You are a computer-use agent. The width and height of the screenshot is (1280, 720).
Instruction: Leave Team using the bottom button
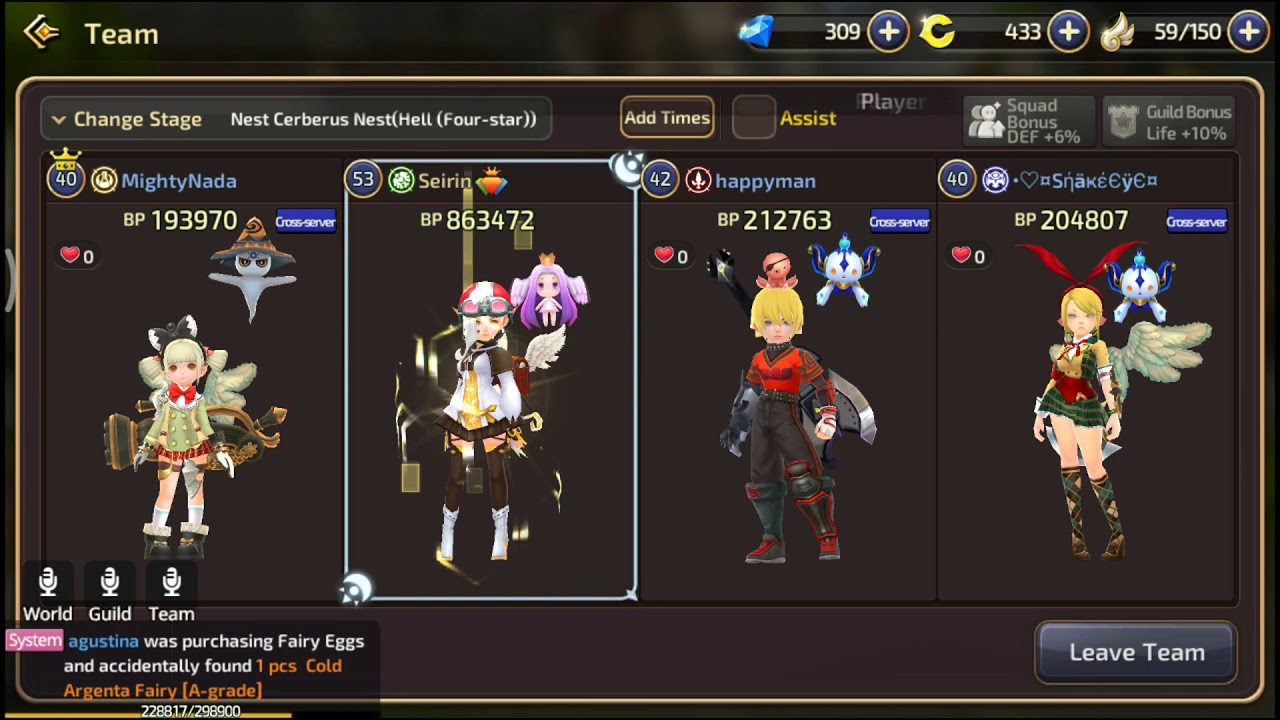click(x=1136, y=653)
